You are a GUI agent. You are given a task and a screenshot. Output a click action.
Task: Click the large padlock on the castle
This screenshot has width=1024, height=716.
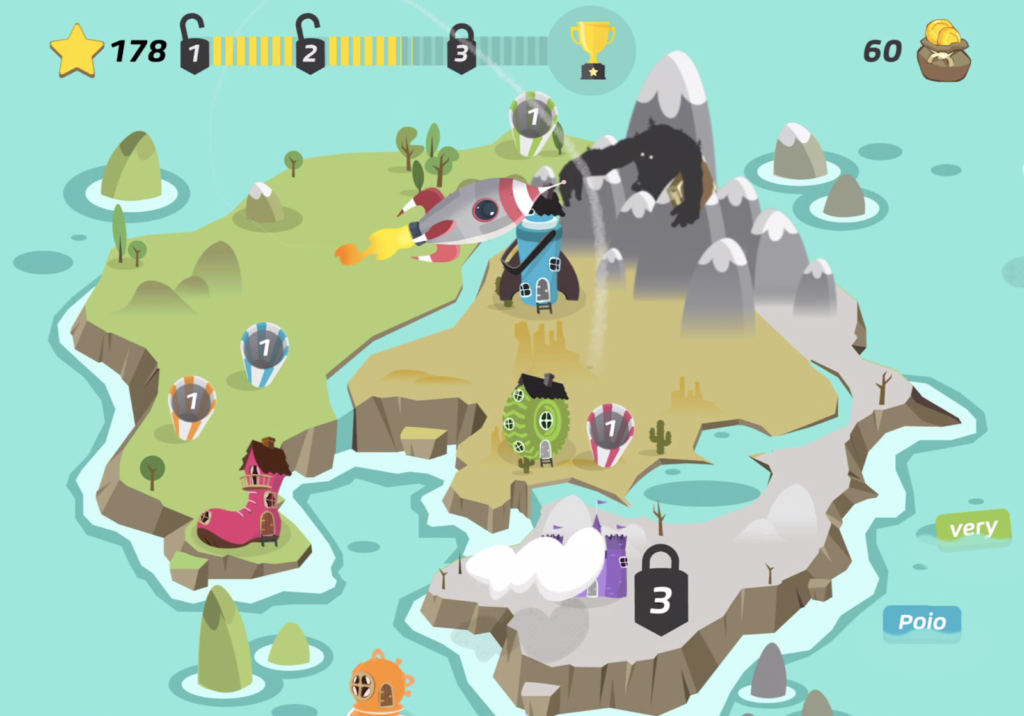(660, 591)
